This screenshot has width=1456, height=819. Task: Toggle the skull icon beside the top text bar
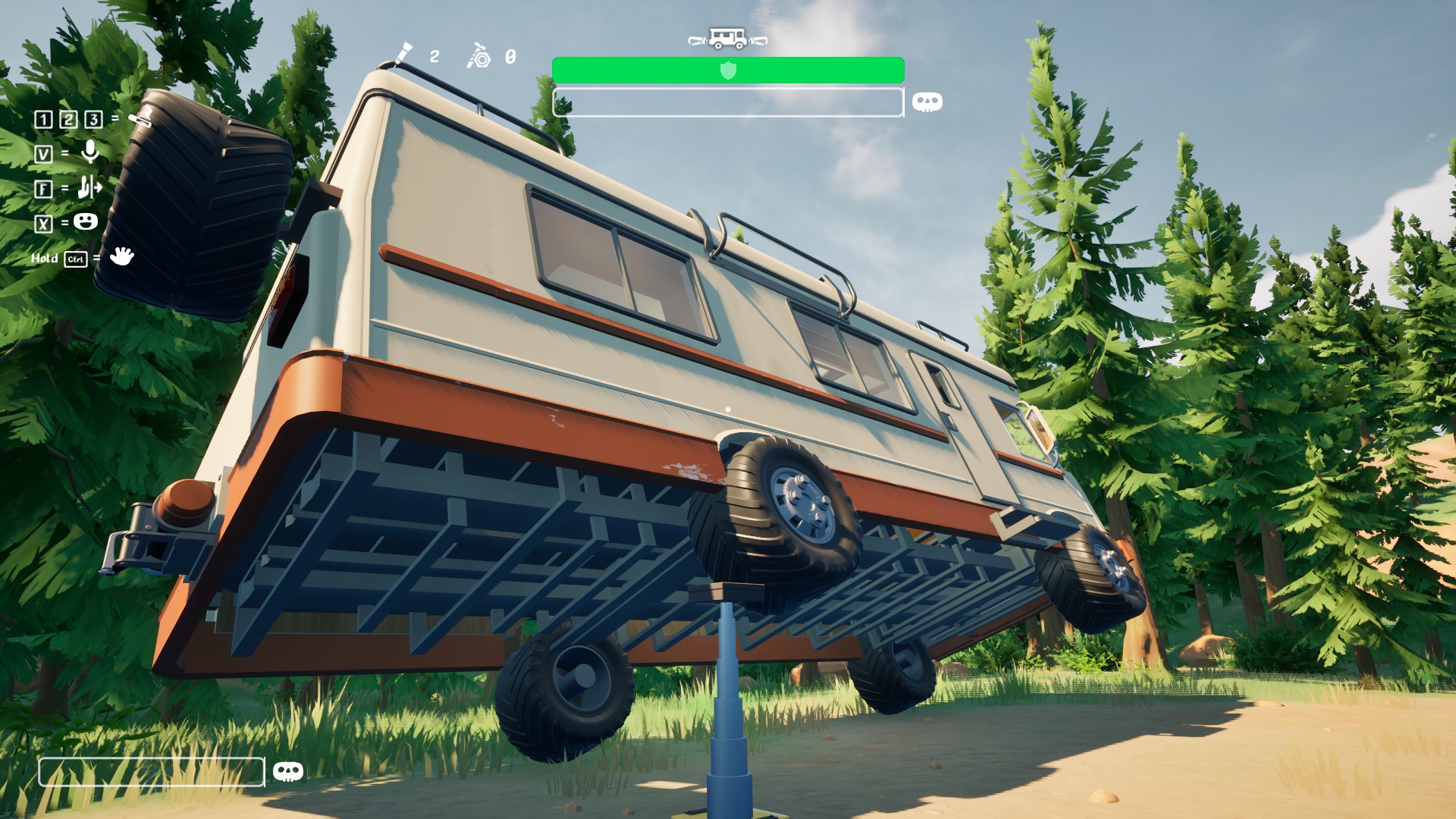pyautogui.click(x=927, y=101)
